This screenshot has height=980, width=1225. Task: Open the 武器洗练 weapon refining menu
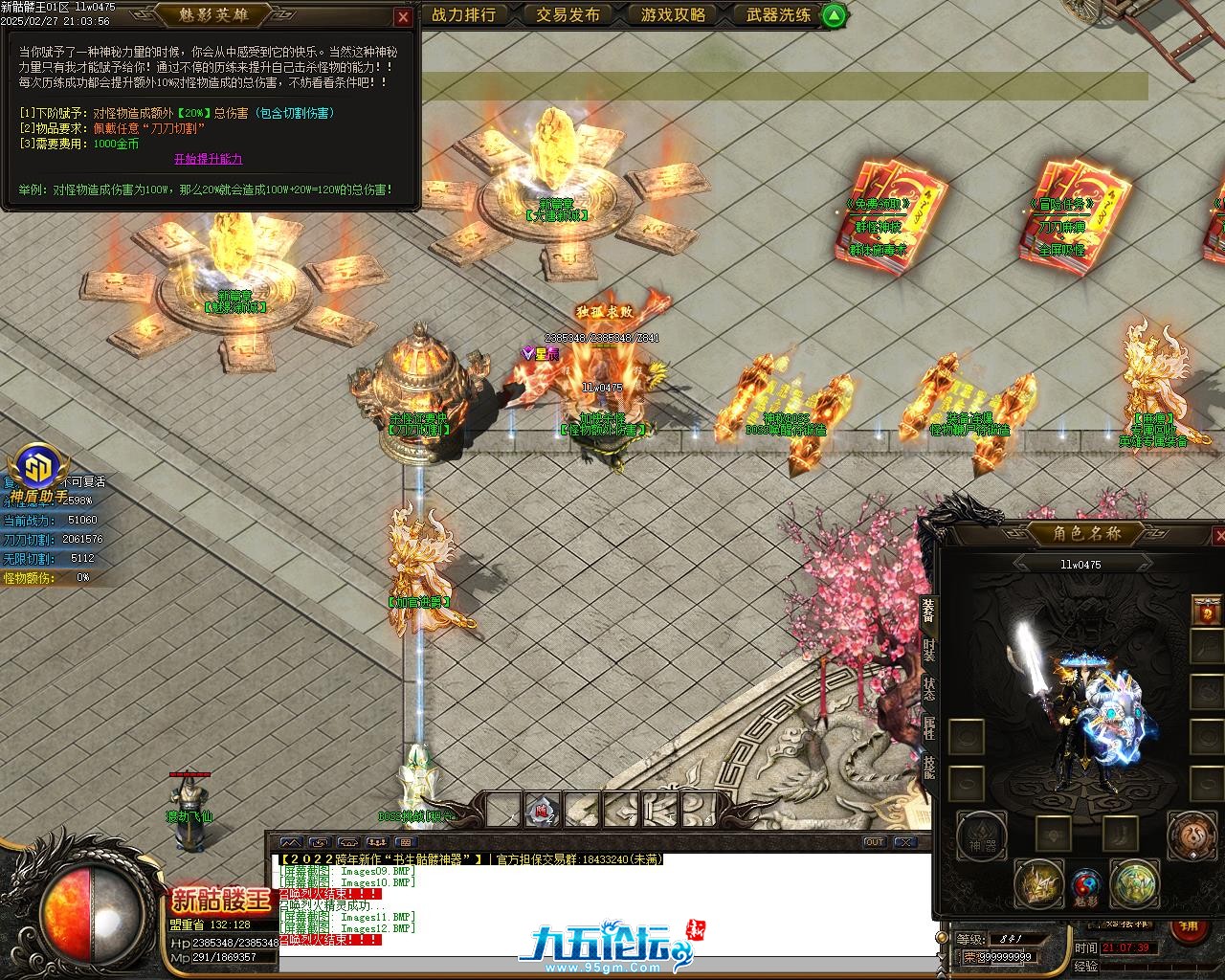(x=778, y=14)
